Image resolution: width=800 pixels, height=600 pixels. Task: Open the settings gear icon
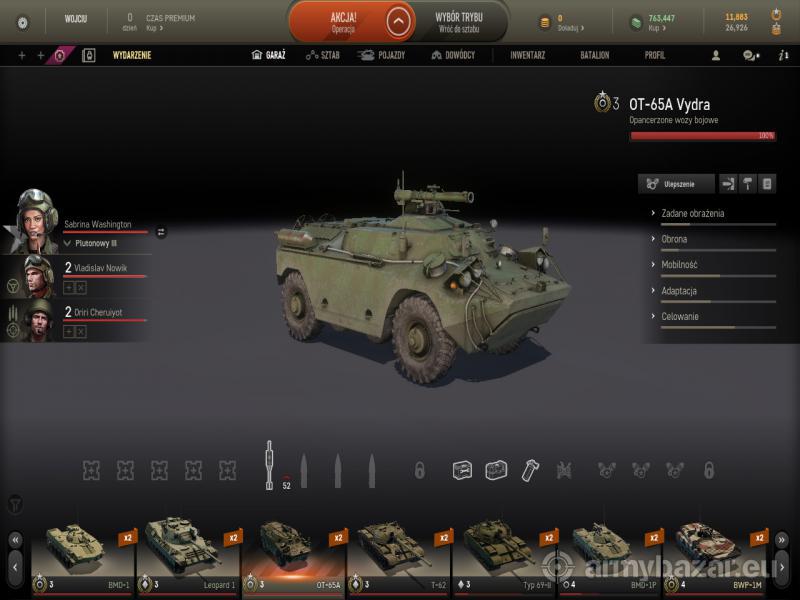click(x=23, y=22)
